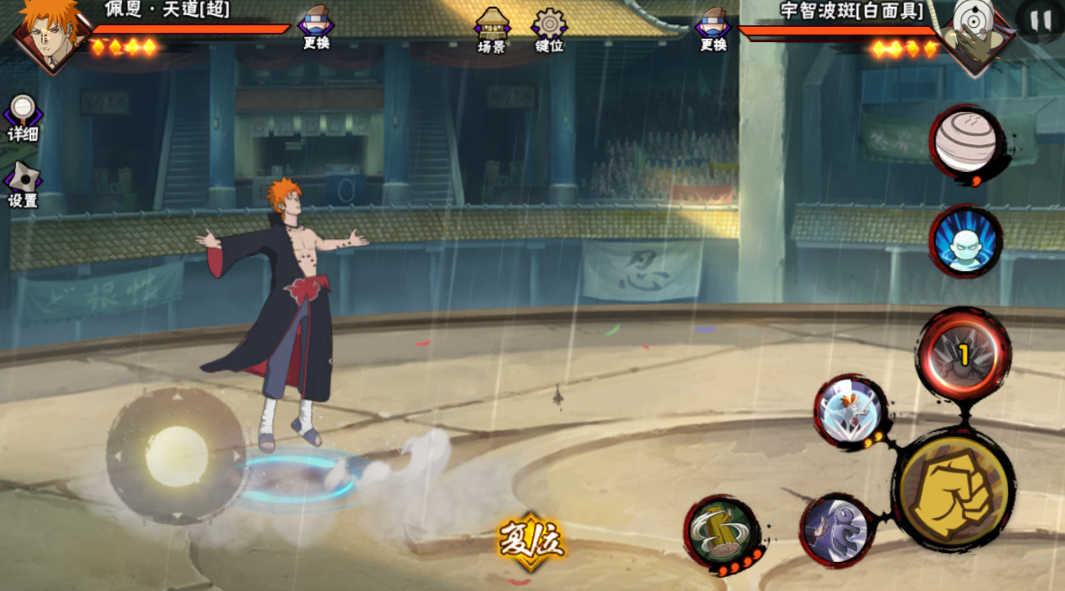Call the blue summon creature icon
1065x591 pixels.
(965, 242)
